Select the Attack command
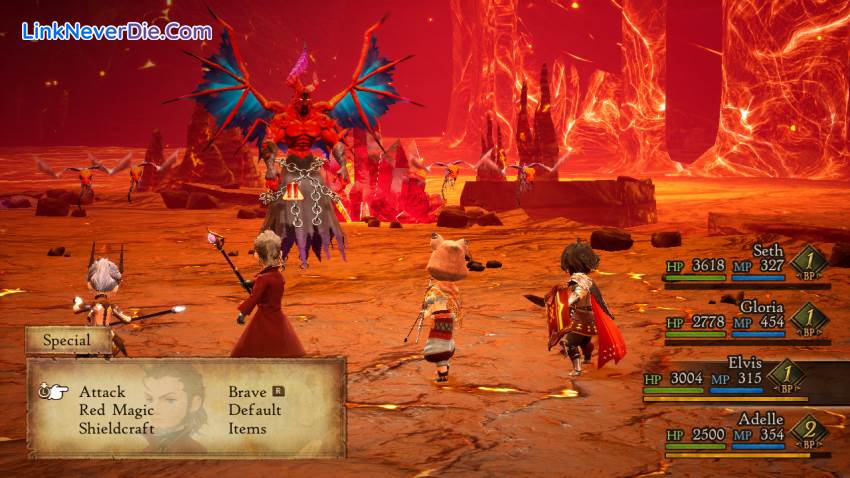This screenshot has height=478, width=850. (x=102, y=392)
